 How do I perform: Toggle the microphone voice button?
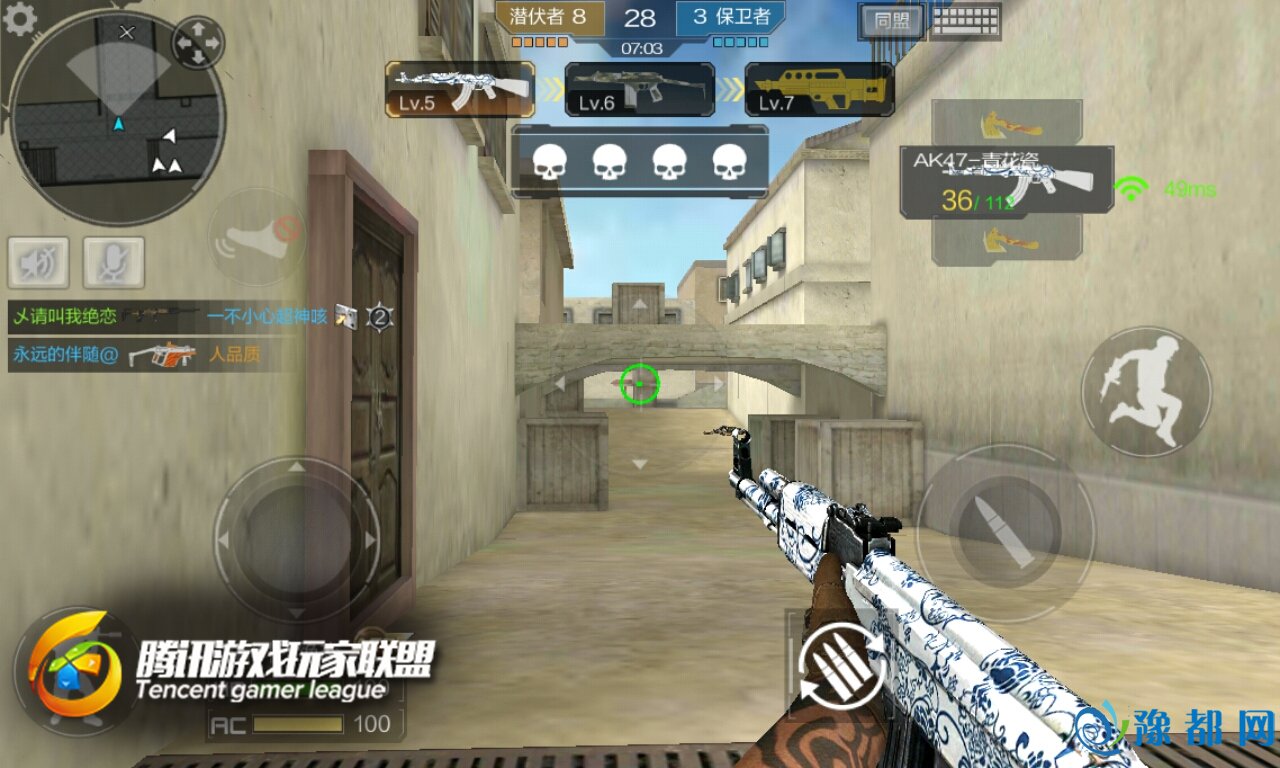click(x=114, y=262)
